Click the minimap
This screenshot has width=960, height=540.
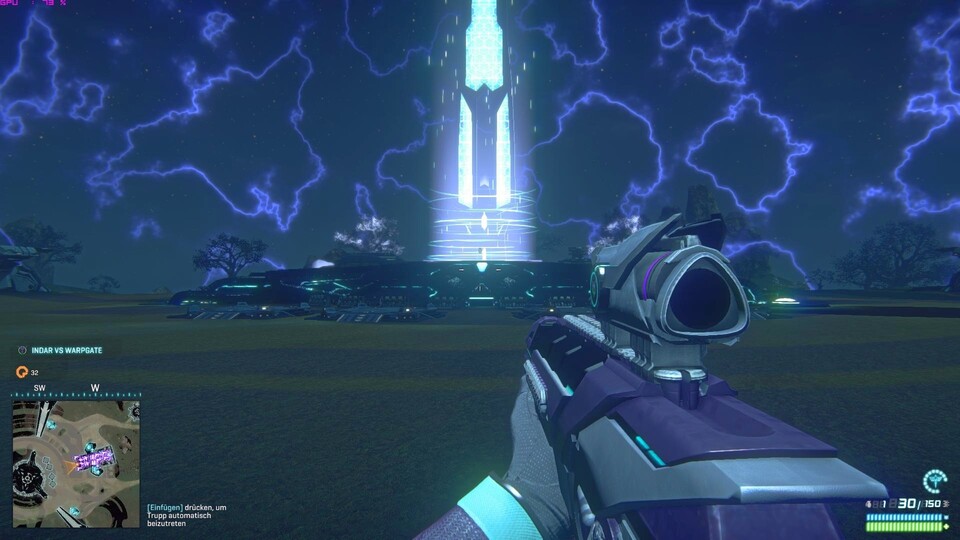pos(76,463)
